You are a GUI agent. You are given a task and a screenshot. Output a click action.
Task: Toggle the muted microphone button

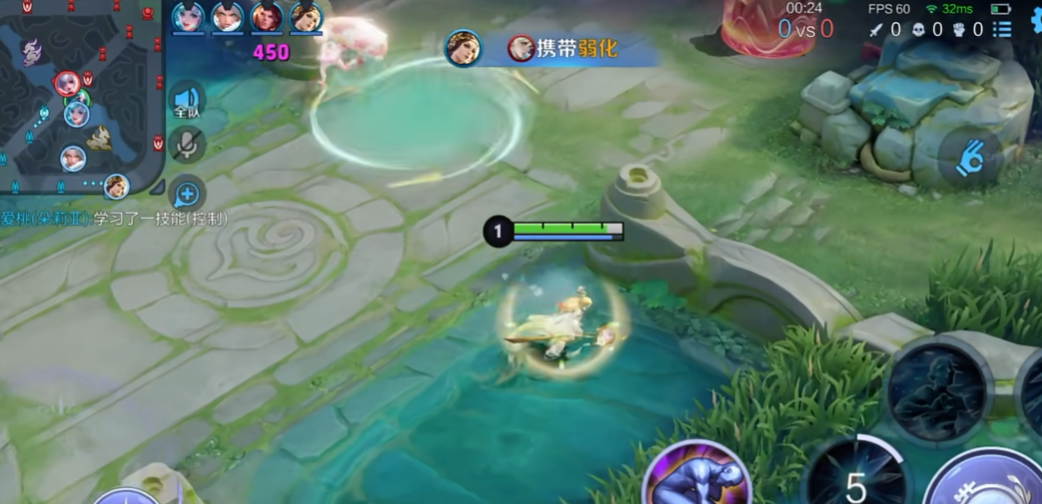pyautogui.click(x=187, y=145)
